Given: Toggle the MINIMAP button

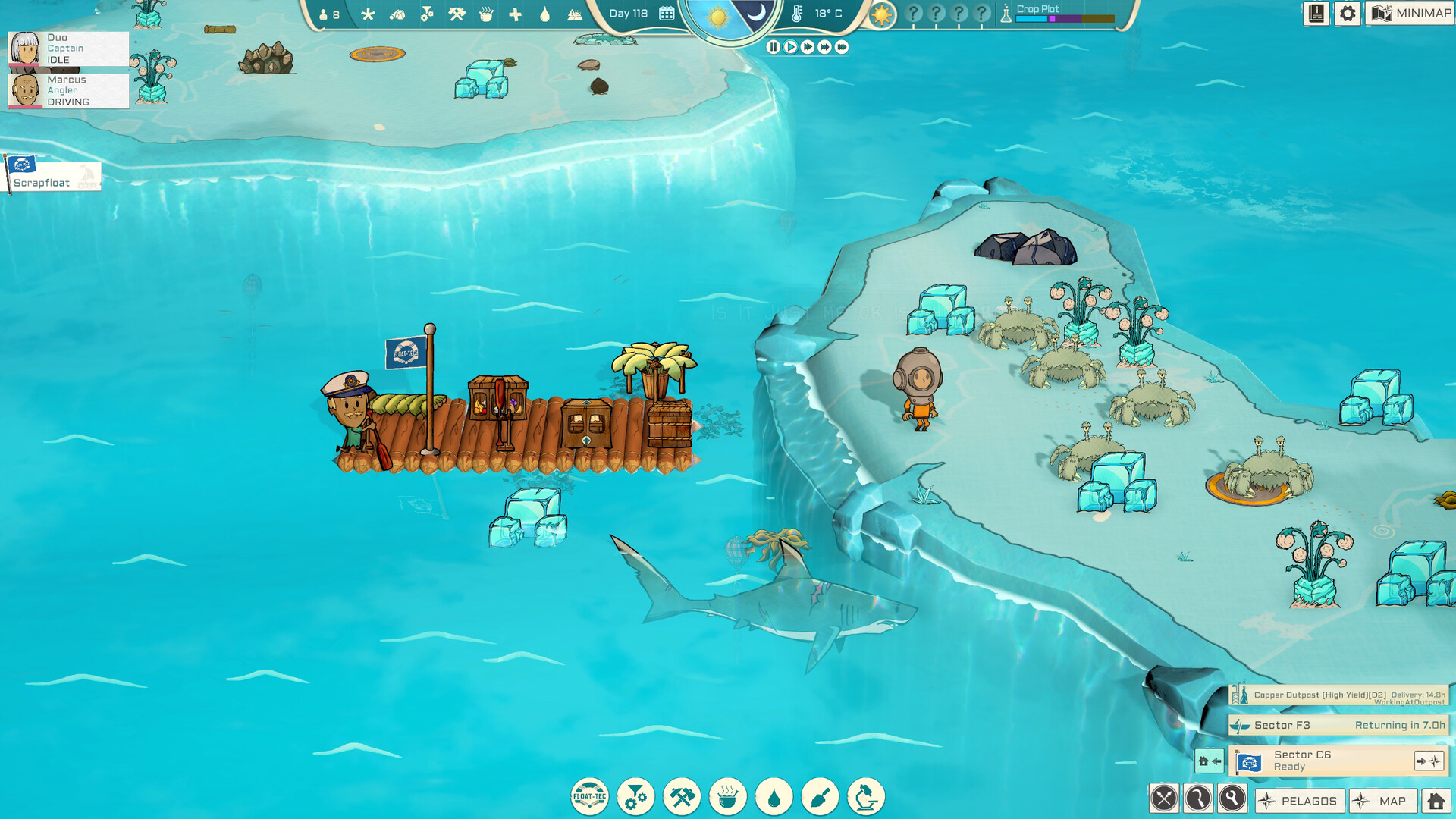Looking at the screenshot, I should point(1410,14).
